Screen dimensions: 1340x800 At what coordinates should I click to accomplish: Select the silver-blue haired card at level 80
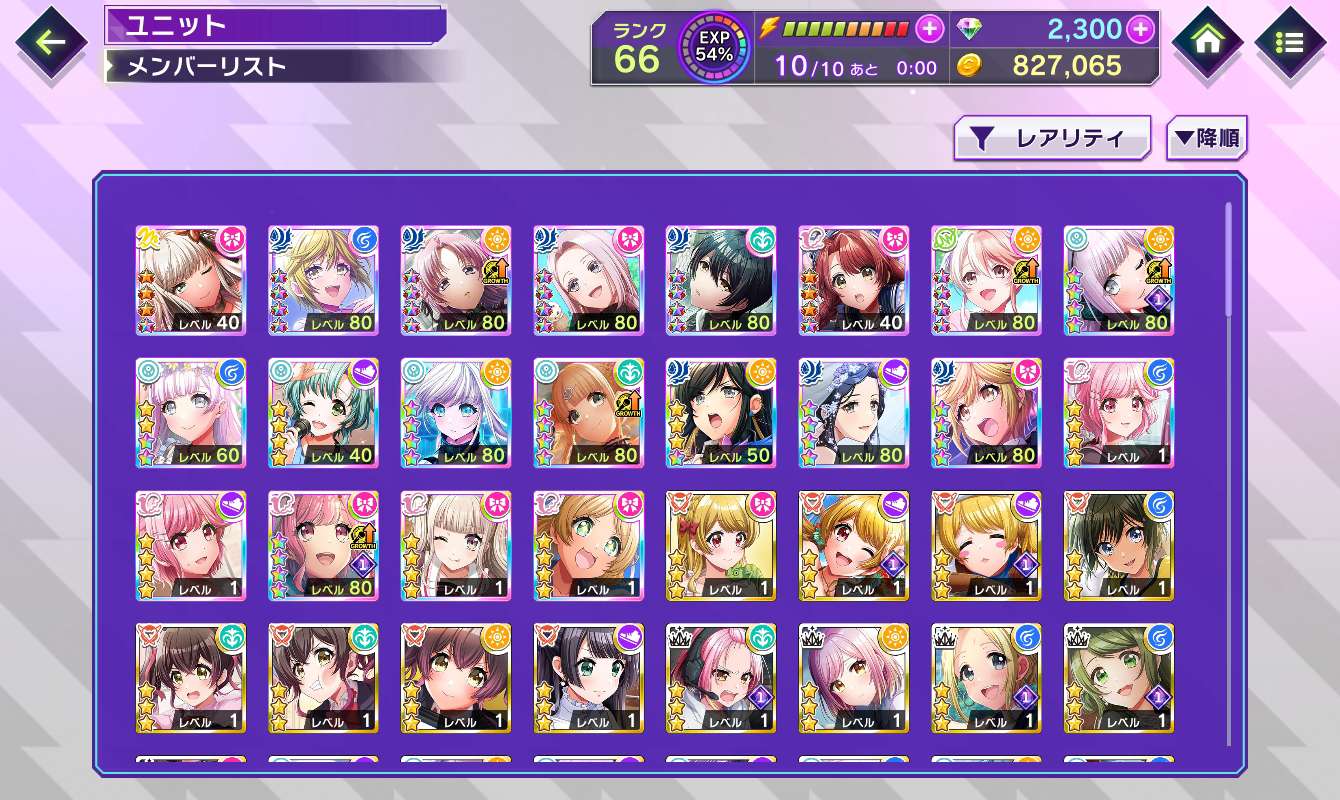tap(455, 413)
